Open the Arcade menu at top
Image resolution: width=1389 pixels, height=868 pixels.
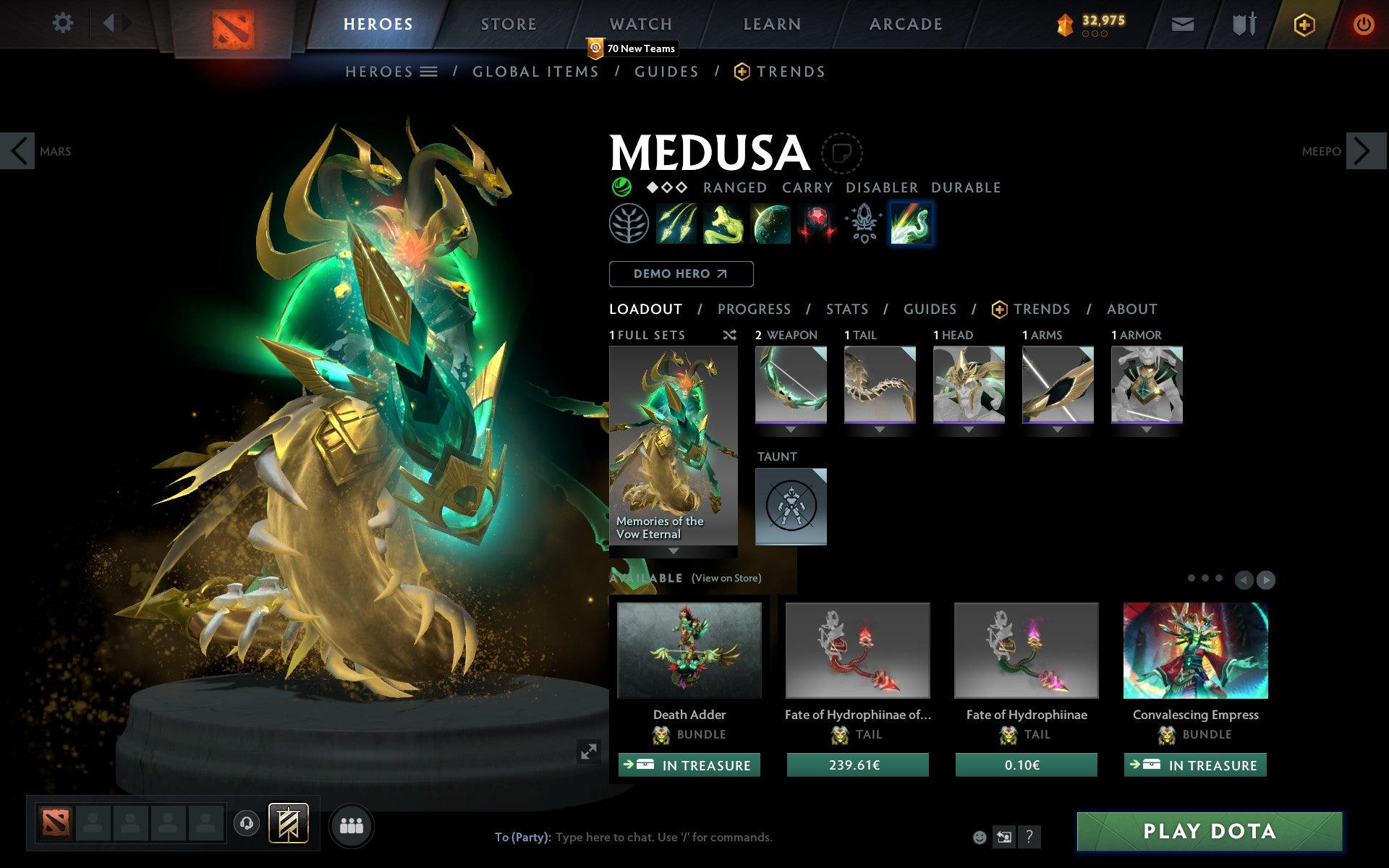pyautogui.click(x=905, y=23)
